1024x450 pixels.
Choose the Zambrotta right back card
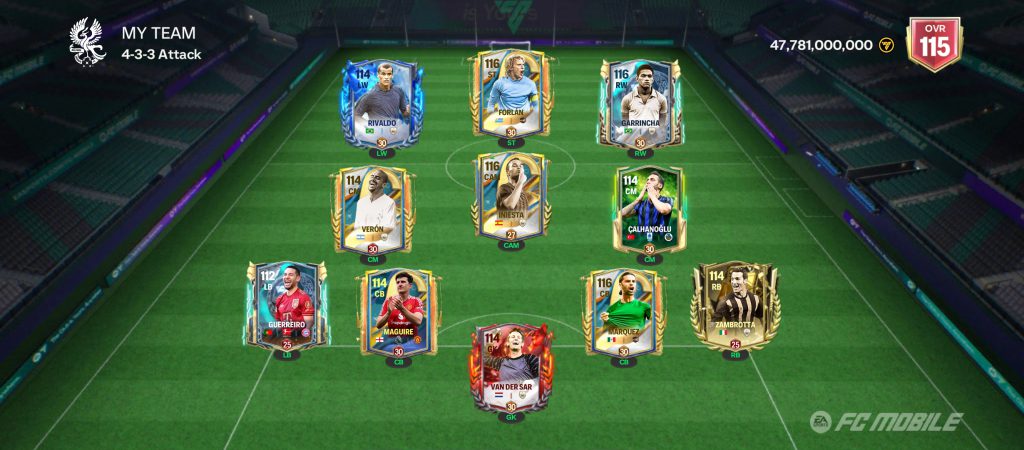735,304
